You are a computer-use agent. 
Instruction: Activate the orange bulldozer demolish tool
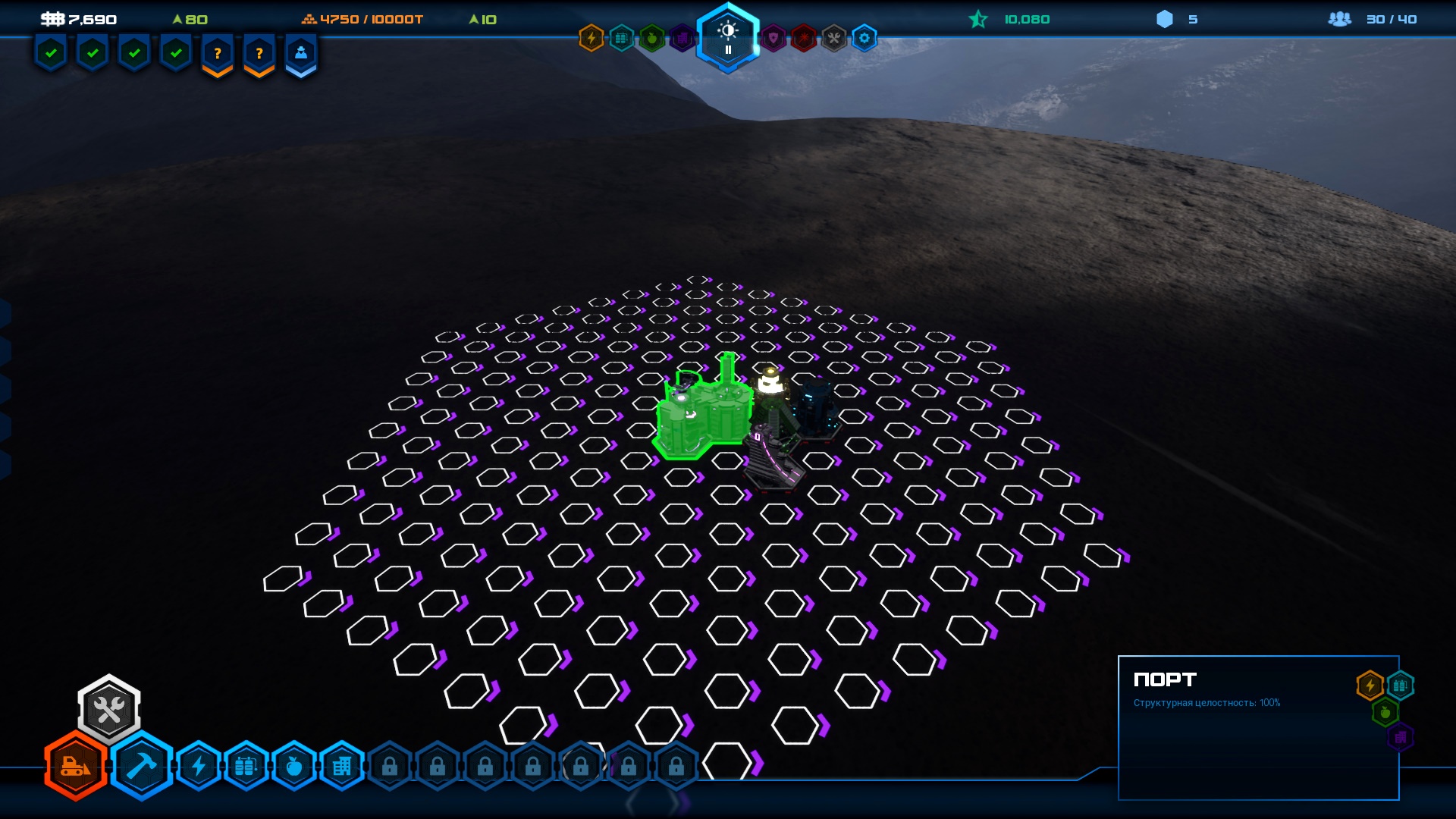coord(76,767)
